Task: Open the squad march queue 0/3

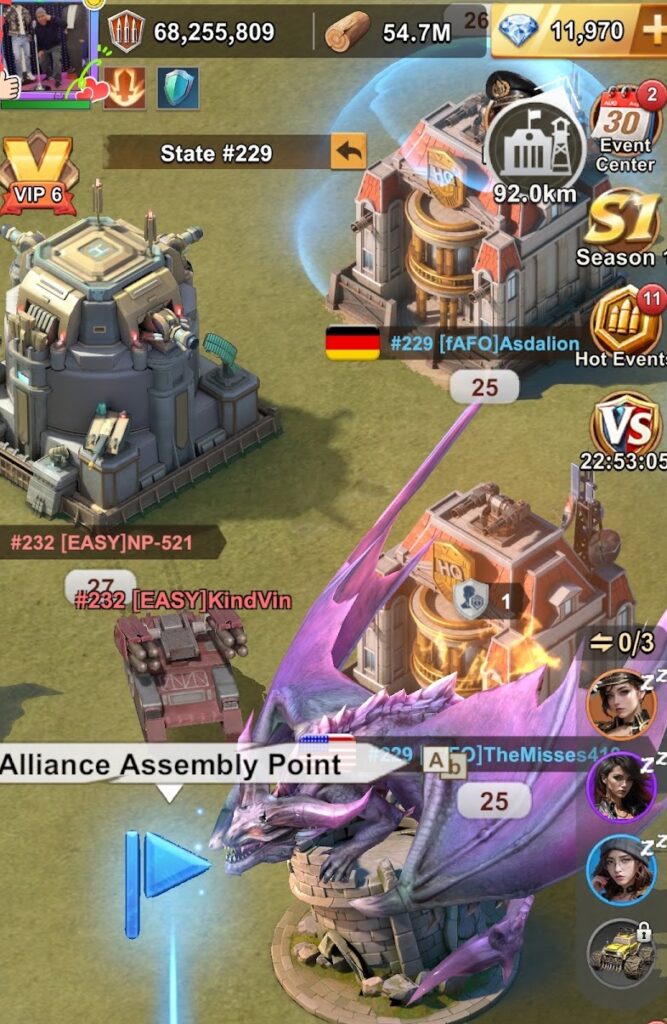Action: [621, 643]
